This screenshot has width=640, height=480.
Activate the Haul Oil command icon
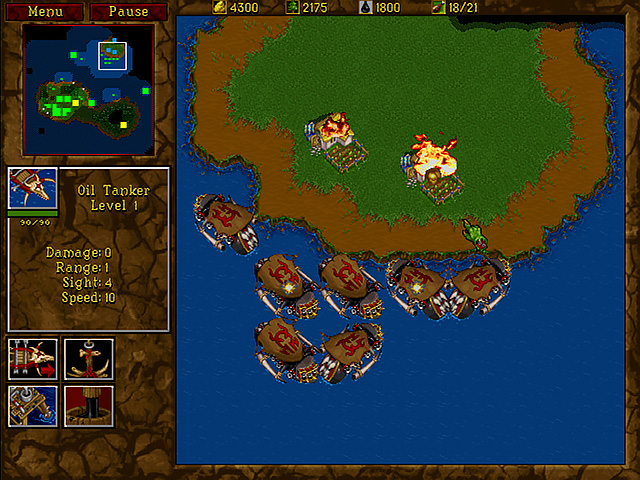(x=32, y=405)
